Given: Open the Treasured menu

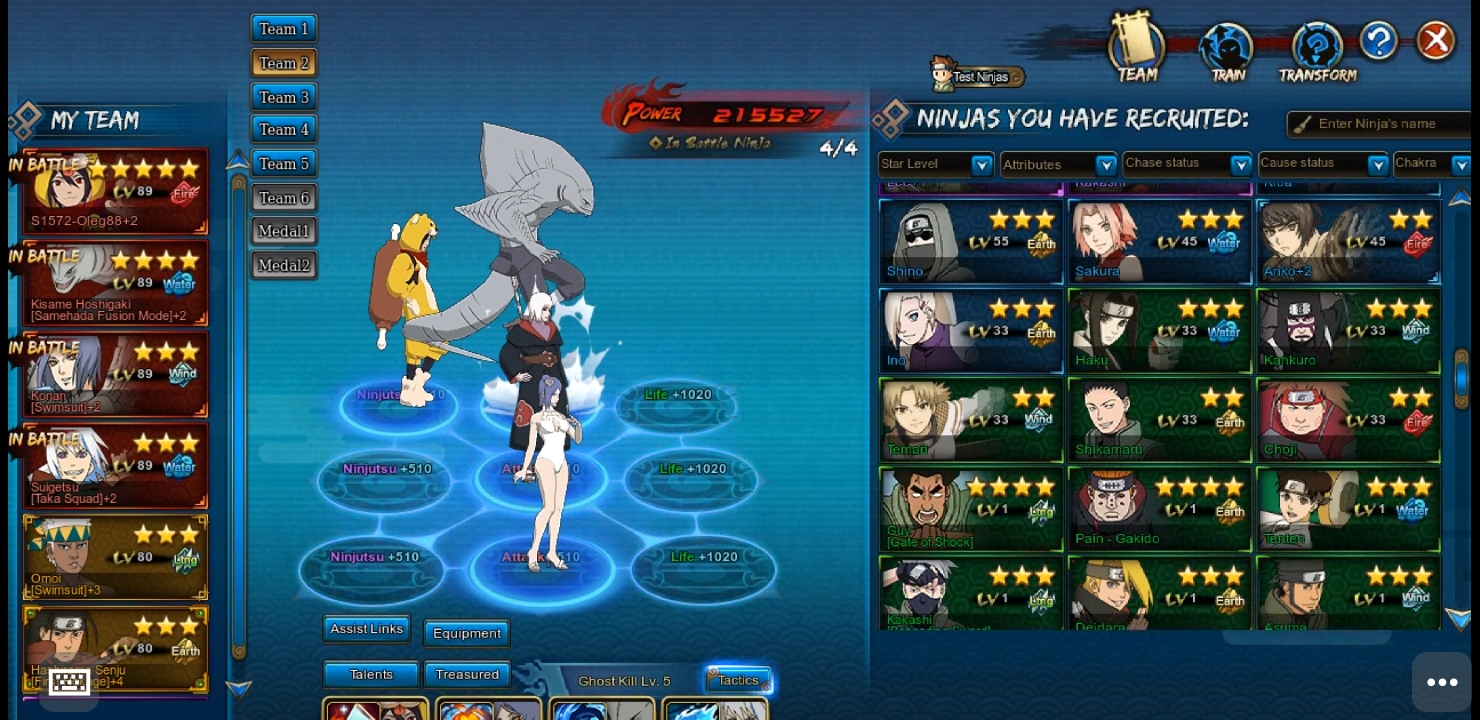Looking at the screenshot, I should click(466, 675).
